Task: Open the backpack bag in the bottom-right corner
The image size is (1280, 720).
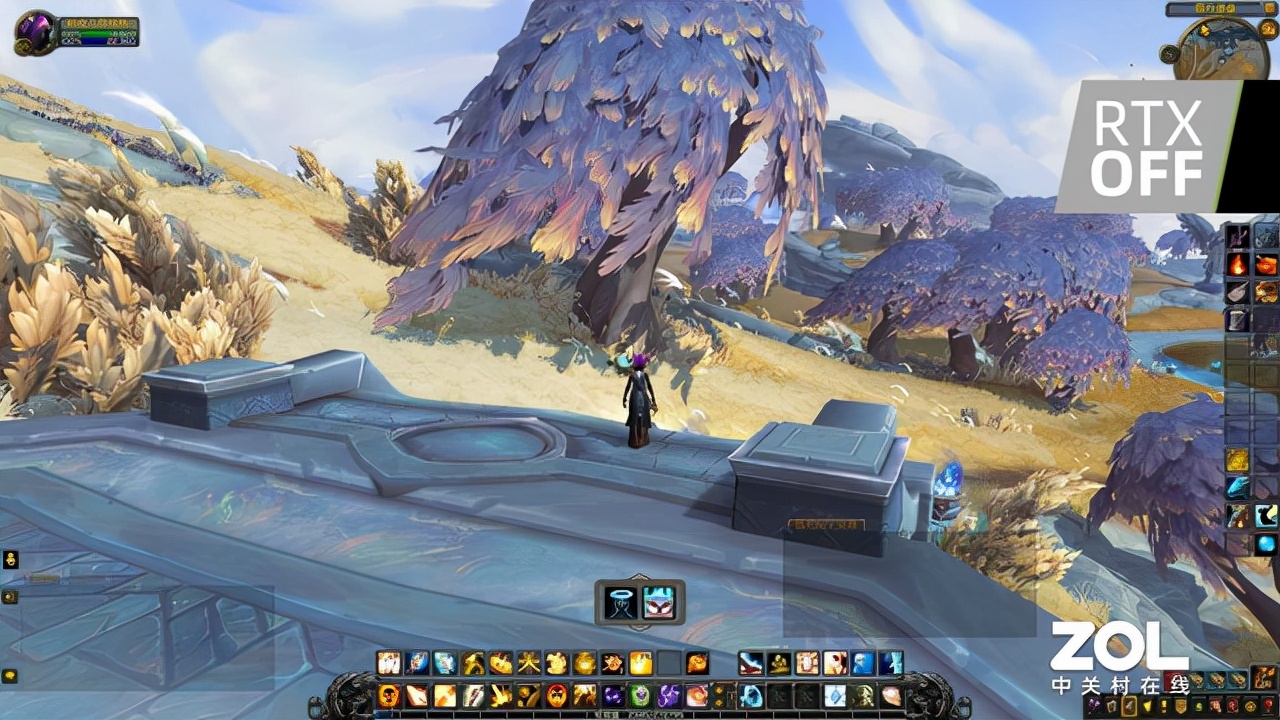Action: [1265, 678]
